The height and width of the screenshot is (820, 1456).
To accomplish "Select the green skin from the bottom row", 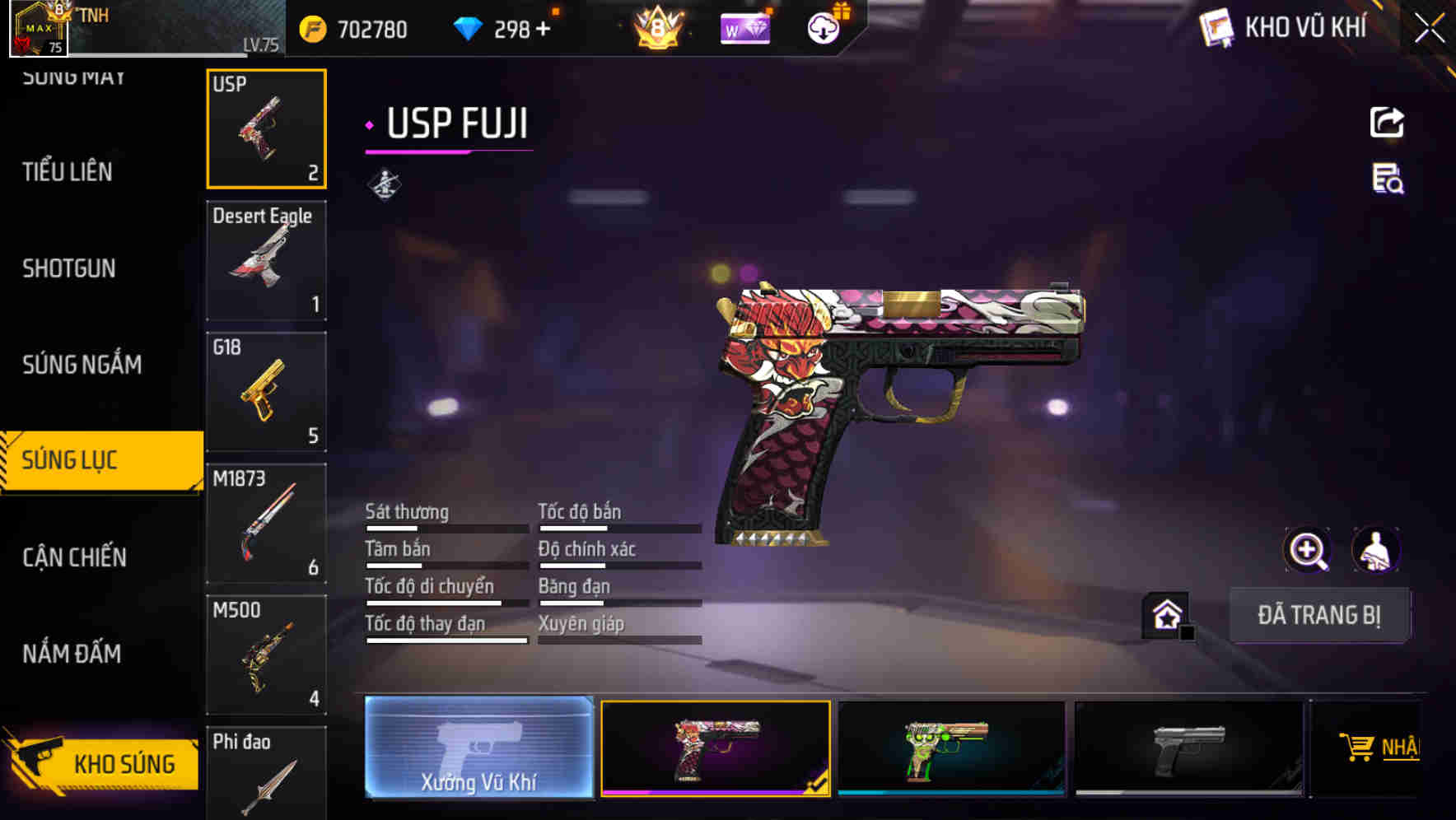I will 951,749.
